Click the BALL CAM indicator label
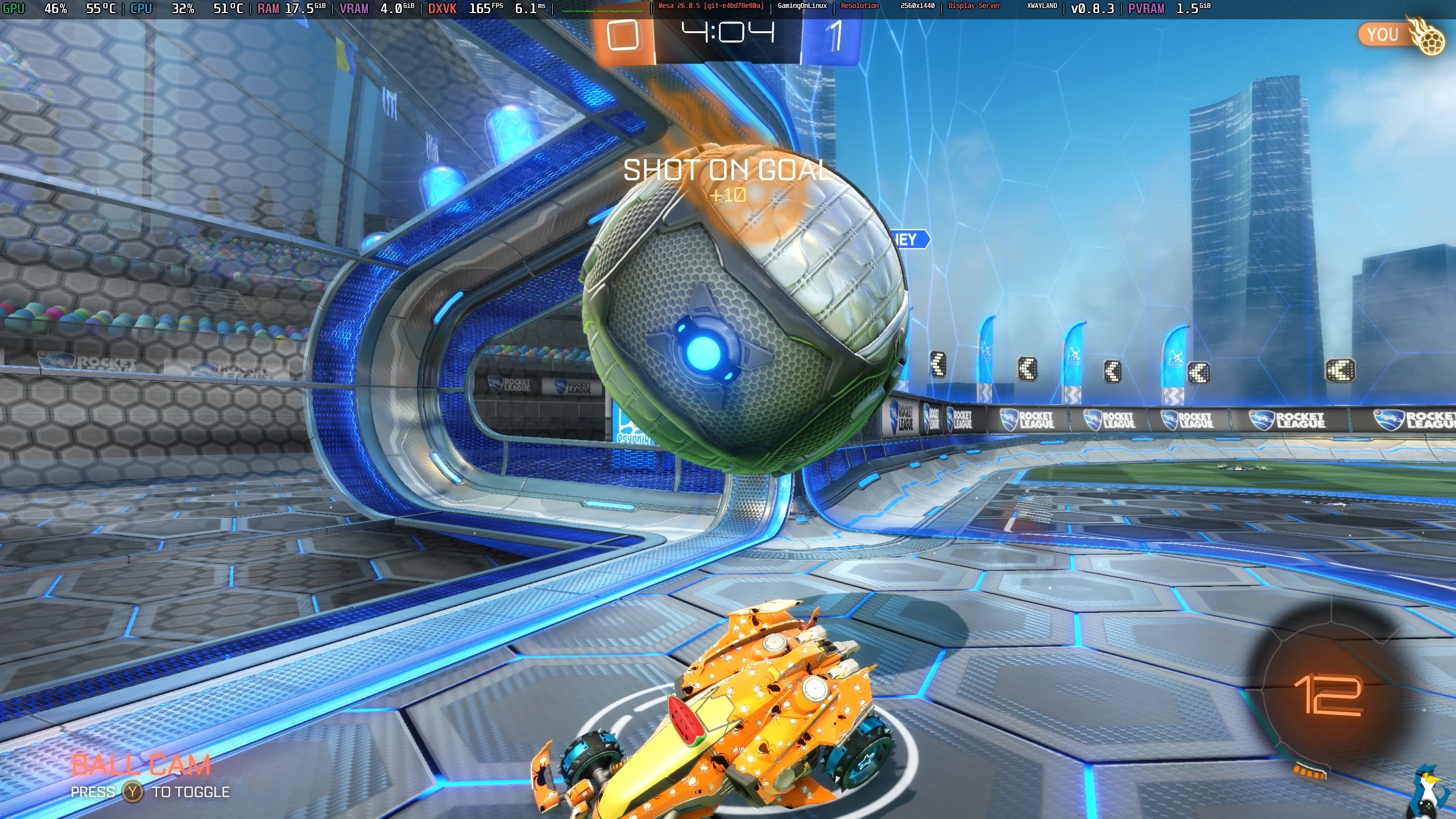1456x819 pixels. (141, 765)
